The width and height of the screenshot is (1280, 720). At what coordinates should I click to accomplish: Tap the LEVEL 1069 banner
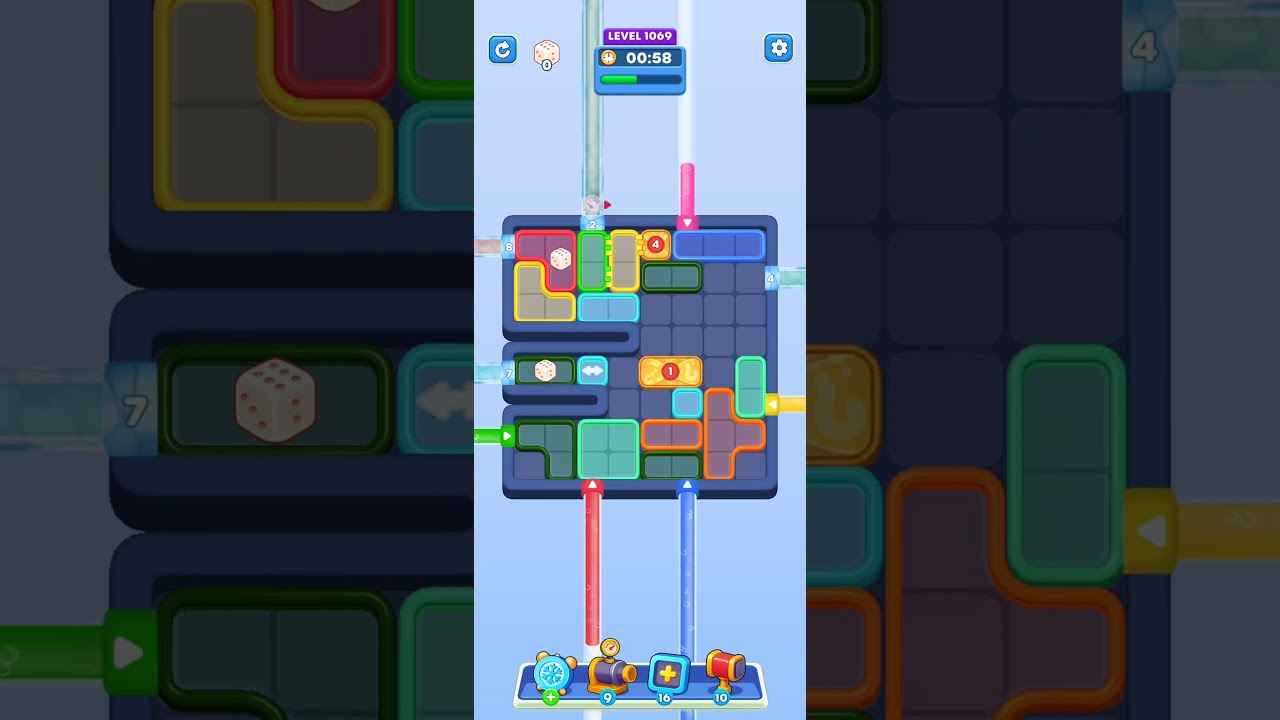tap(639, 35)
